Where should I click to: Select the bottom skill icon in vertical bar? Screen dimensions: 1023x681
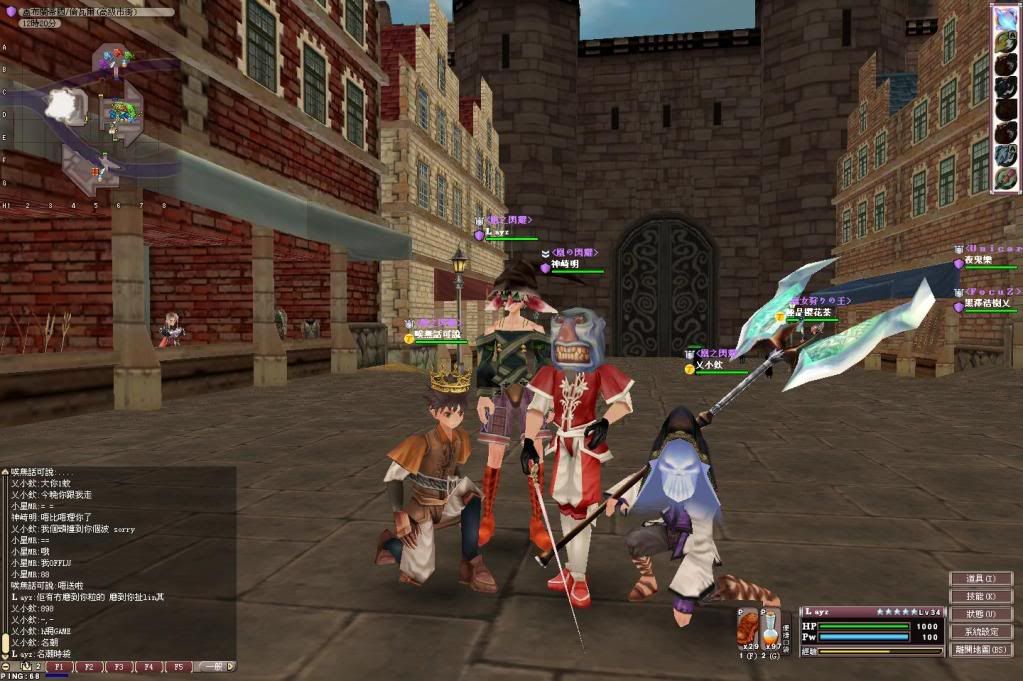tap(1005, 178)
